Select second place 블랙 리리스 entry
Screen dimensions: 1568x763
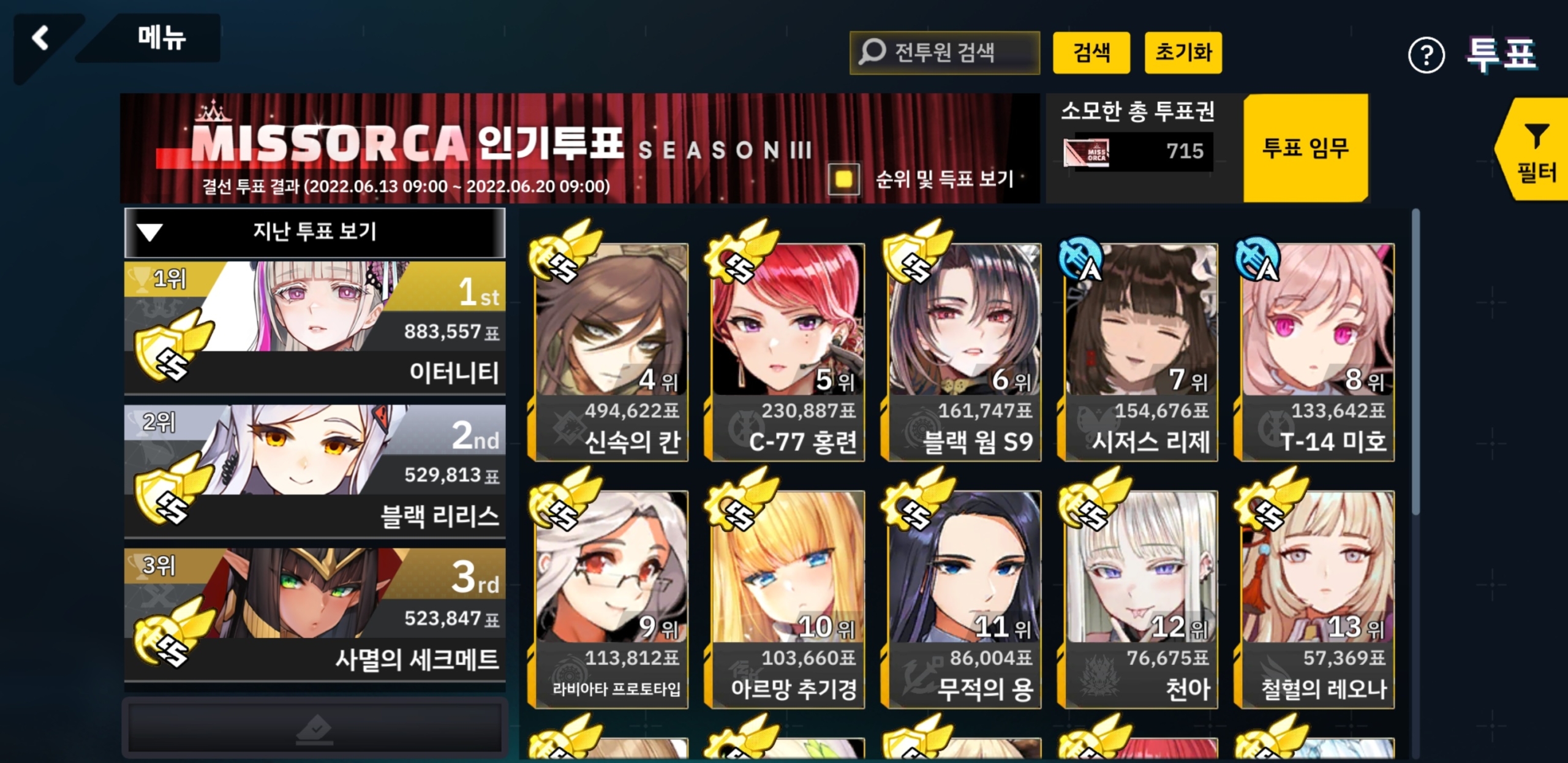(315, 471)
